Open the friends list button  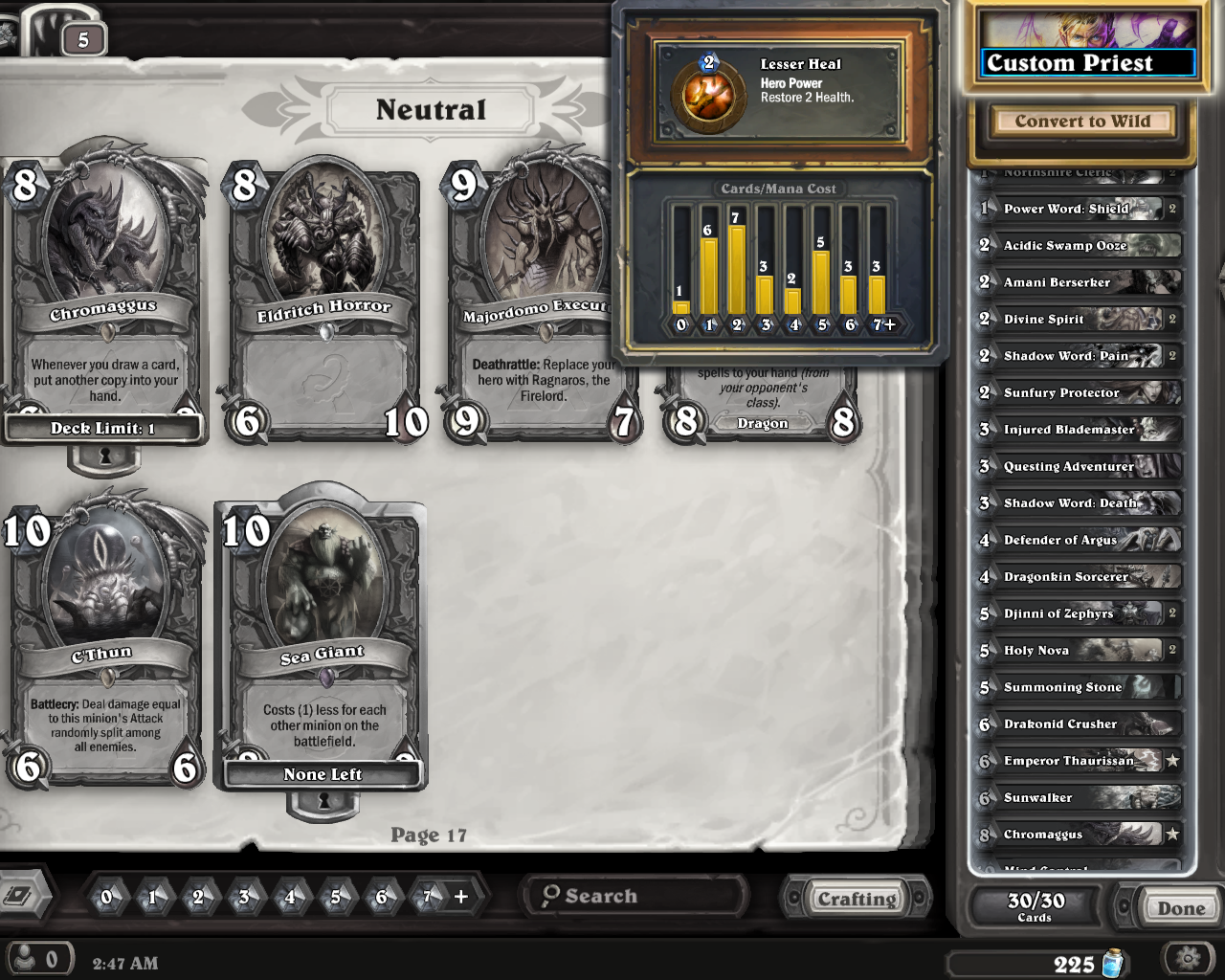tap(38, 959)
